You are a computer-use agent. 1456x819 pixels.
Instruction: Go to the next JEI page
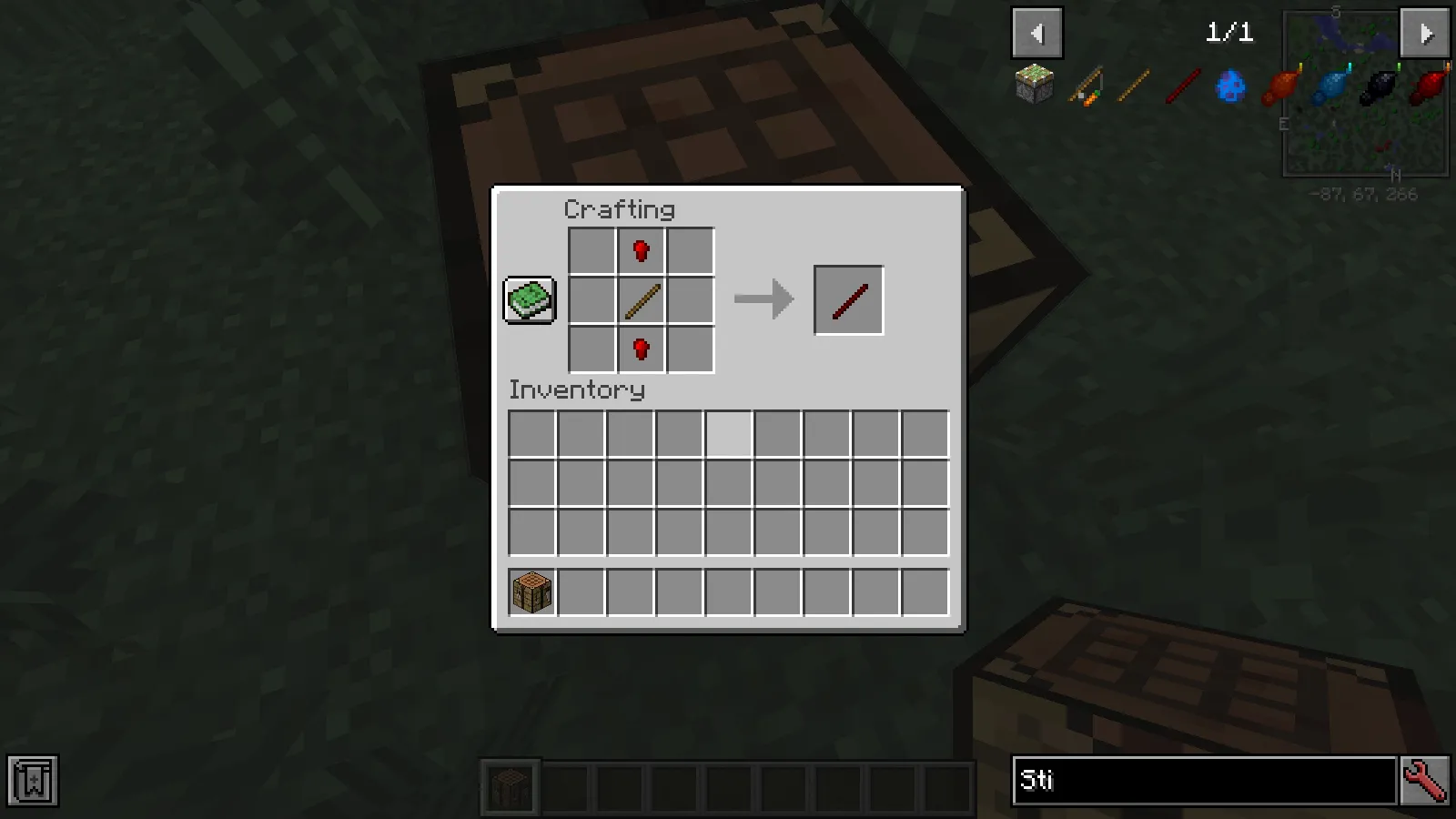(1424, 33)
